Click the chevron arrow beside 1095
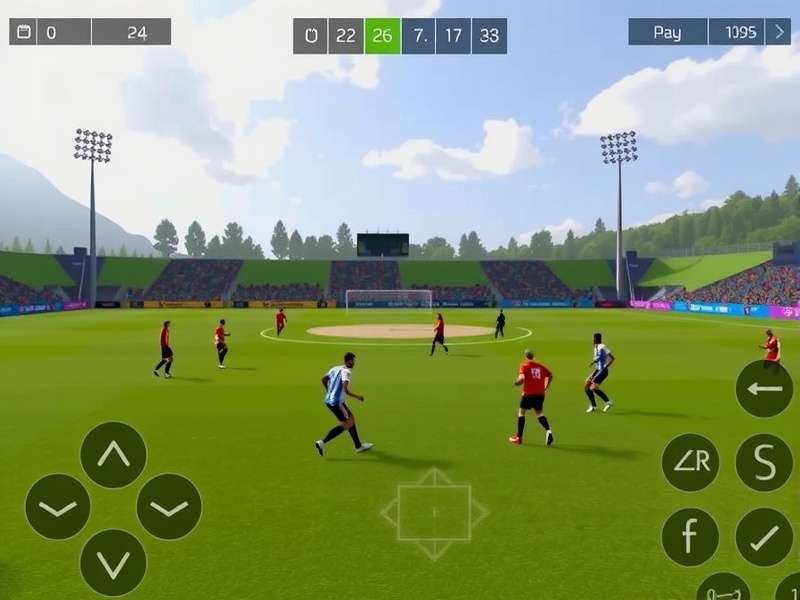 [779, 32]
